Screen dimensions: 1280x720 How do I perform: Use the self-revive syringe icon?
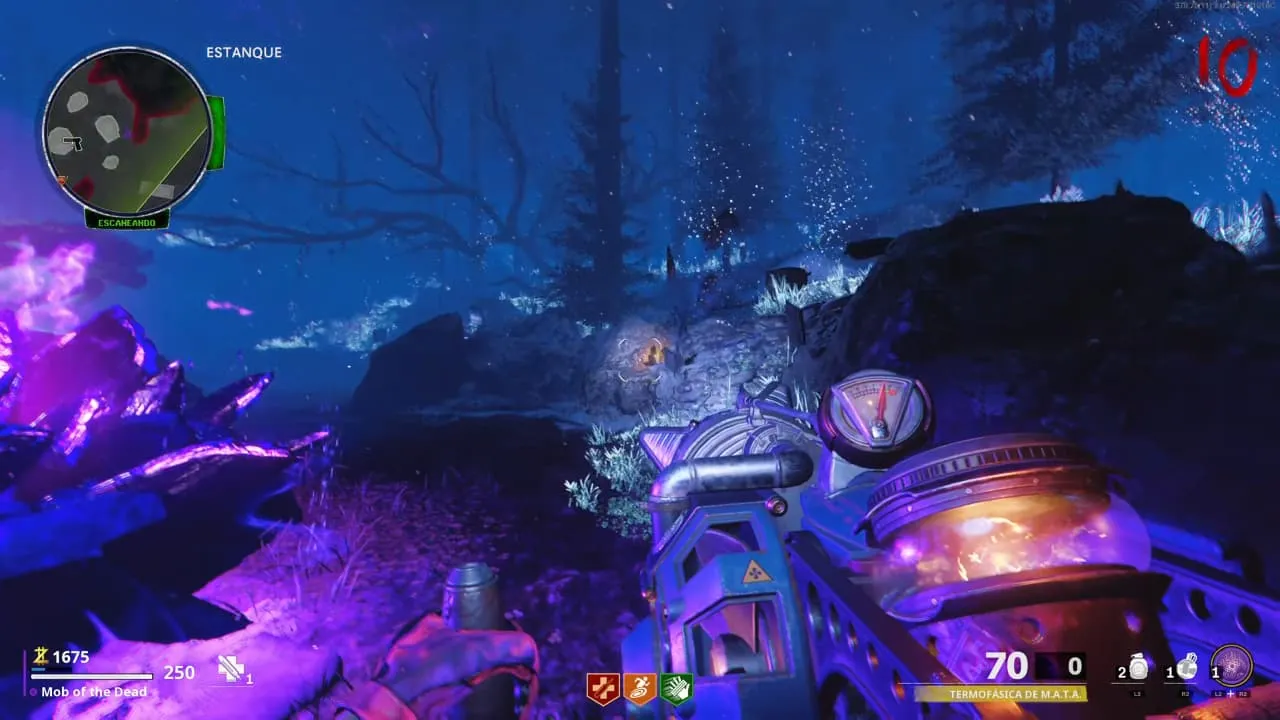coord(232,670)
